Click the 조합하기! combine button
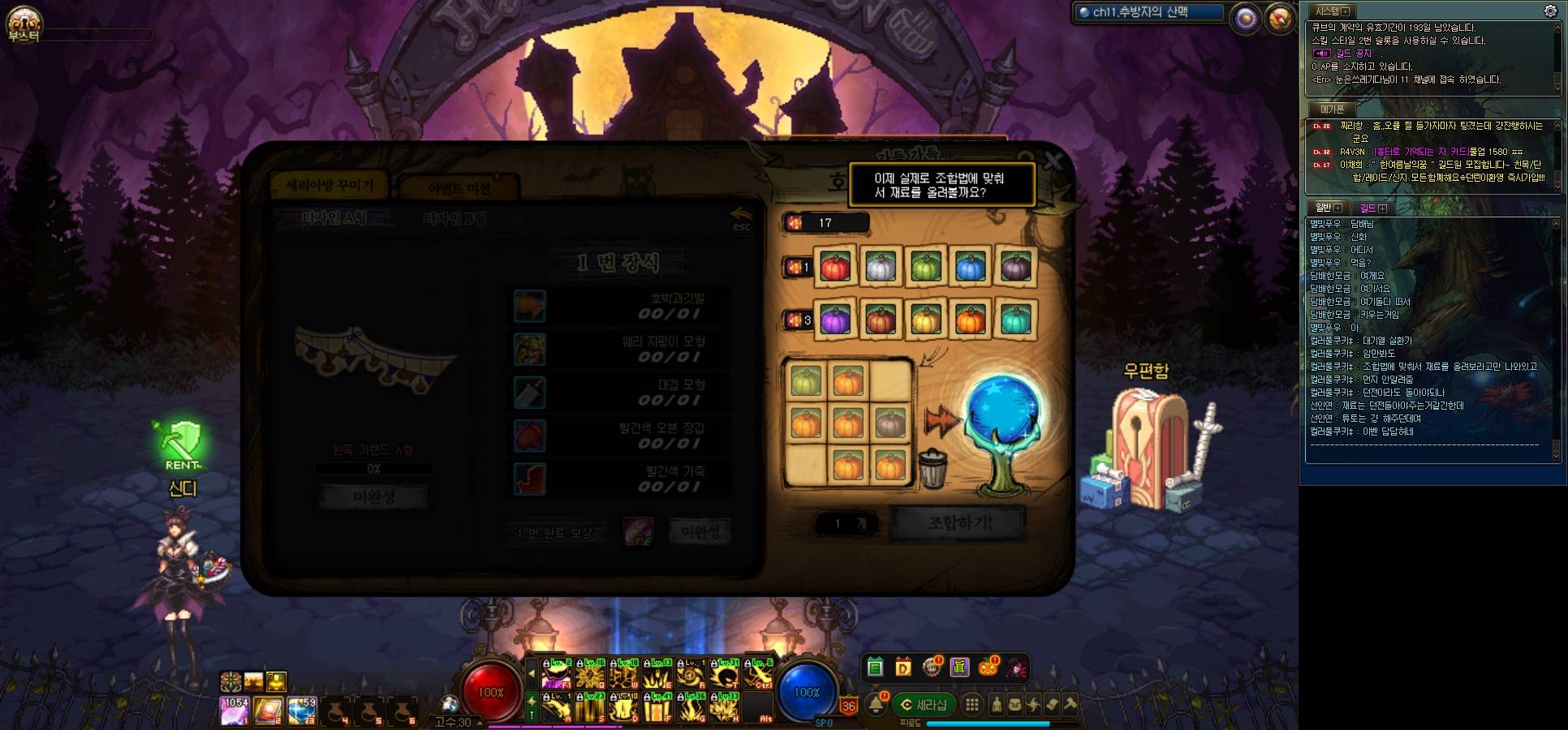The image size is (1568, 730). click(x=958, y=523)
